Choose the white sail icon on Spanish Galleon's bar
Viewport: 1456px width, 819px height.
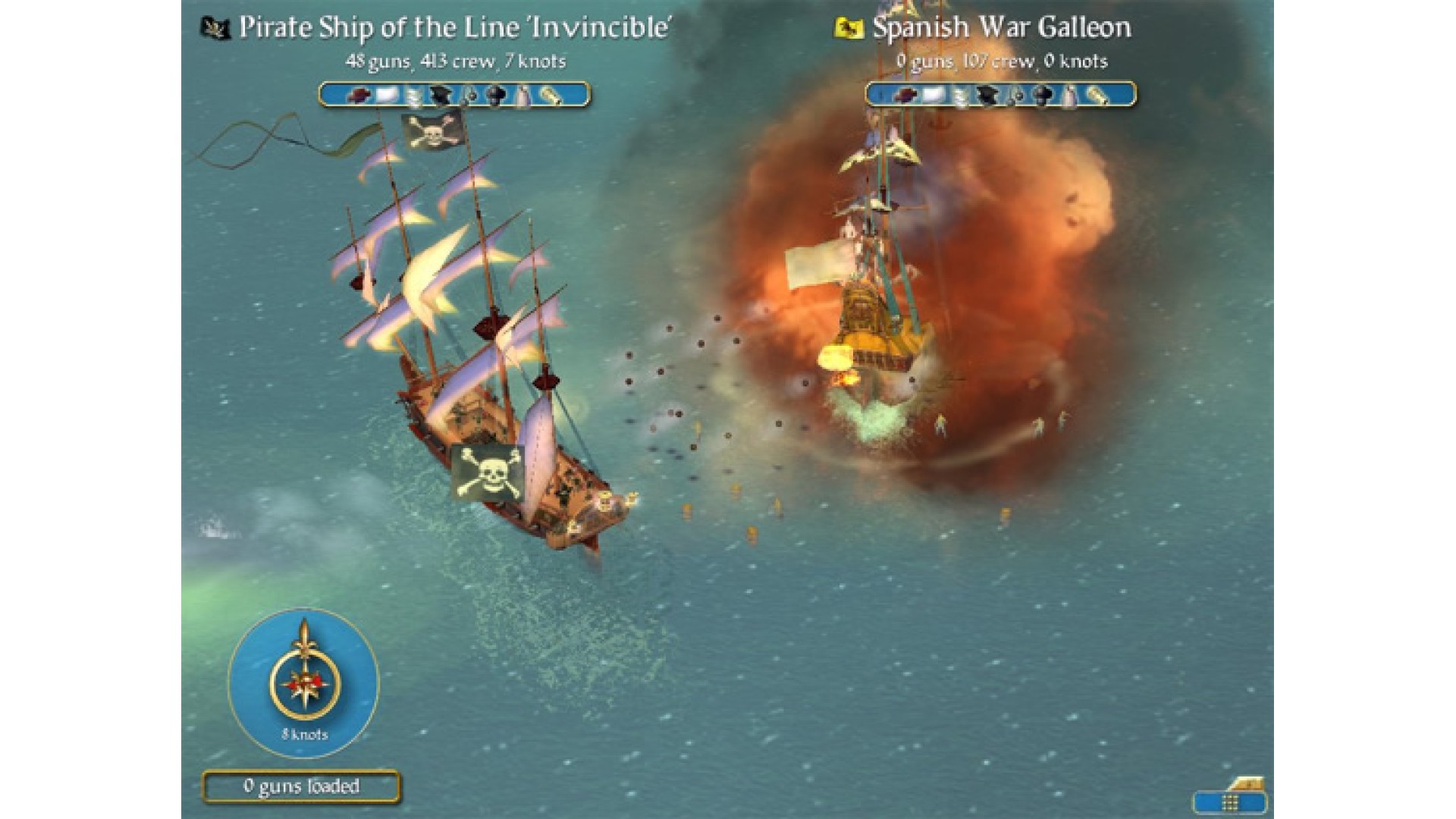pos(932,96)
